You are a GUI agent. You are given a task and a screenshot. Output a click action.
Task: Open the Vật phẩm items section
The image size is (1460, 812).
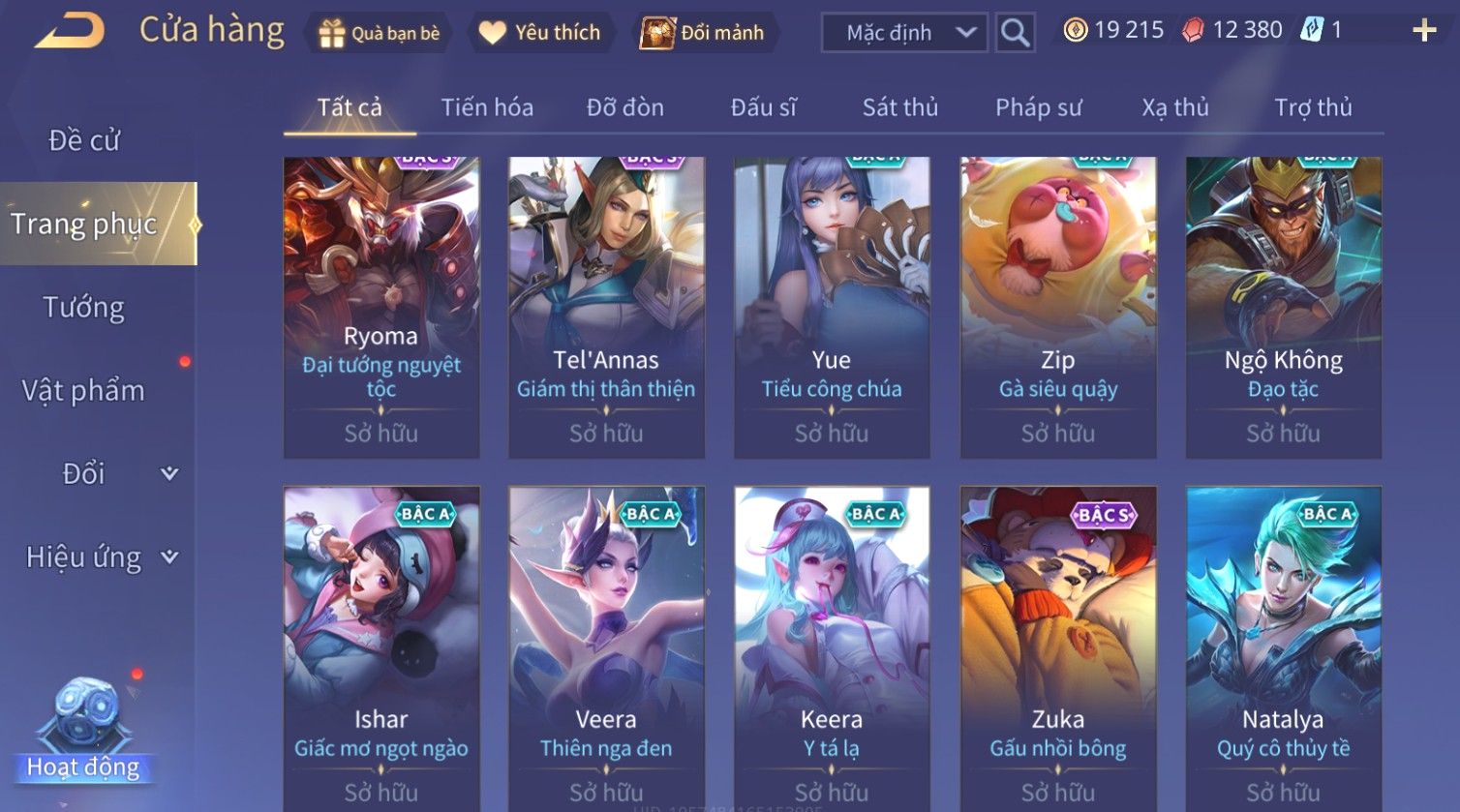click(84, 391)
